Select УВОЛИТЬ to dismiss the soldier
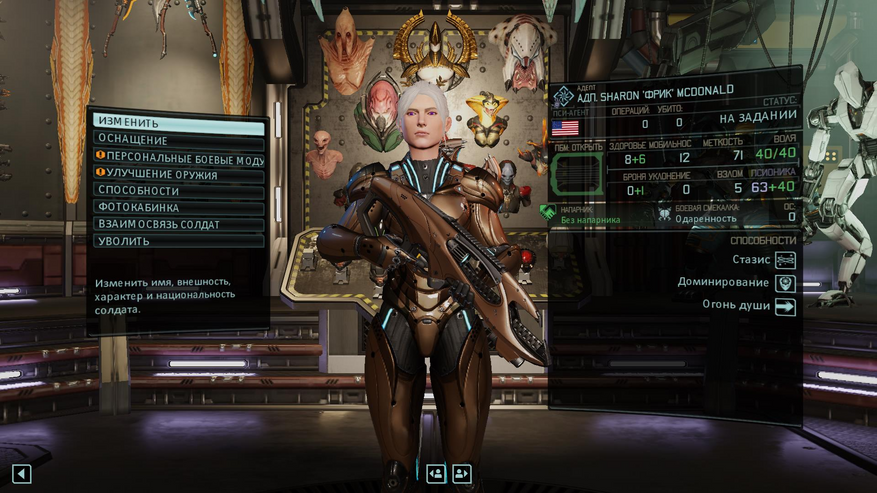Viewport: 877px width, 493px height. tap(179, 241)
